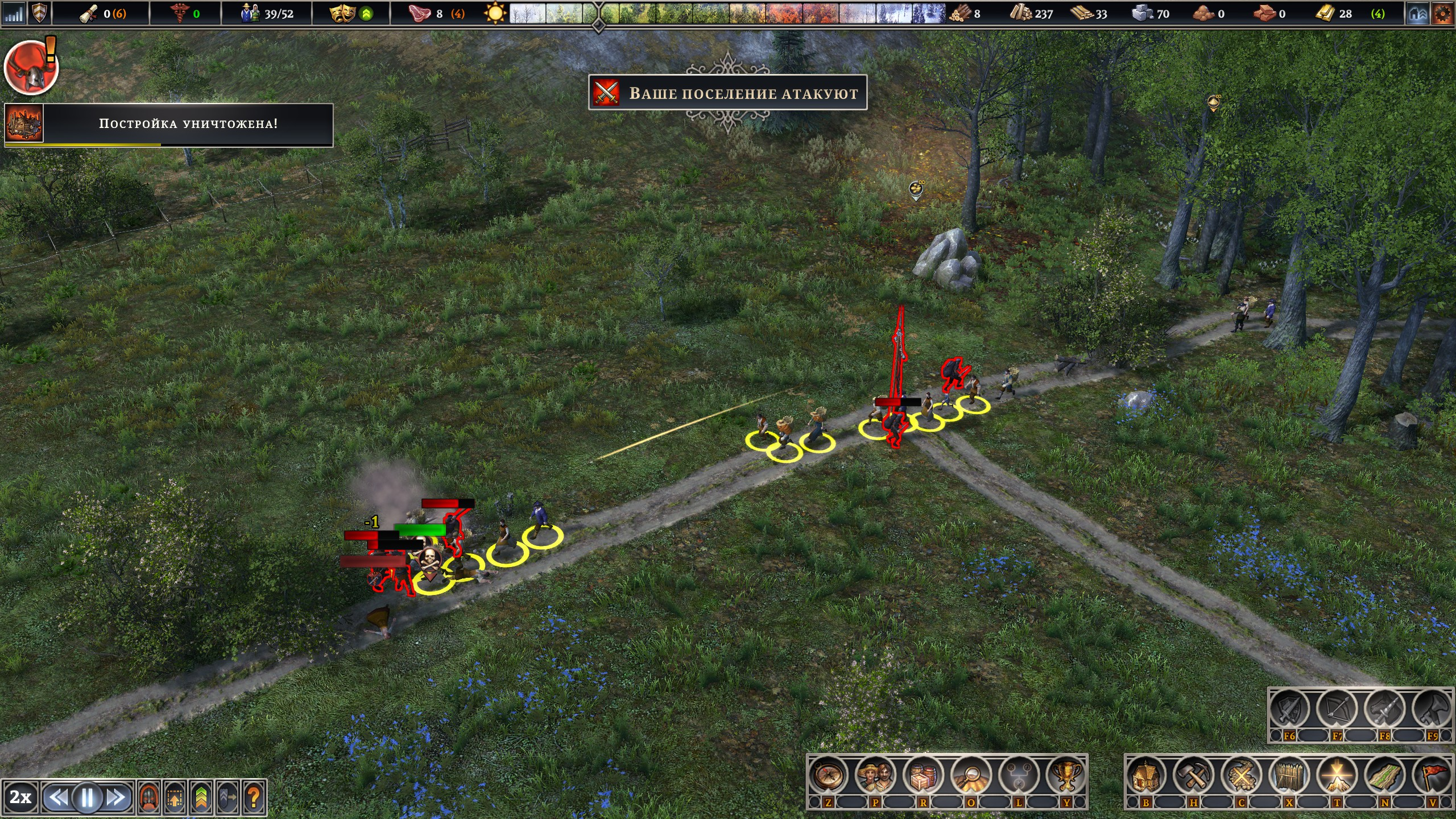Click the orange question mark help button
The image size is (1456, 819).
point(254,797)
